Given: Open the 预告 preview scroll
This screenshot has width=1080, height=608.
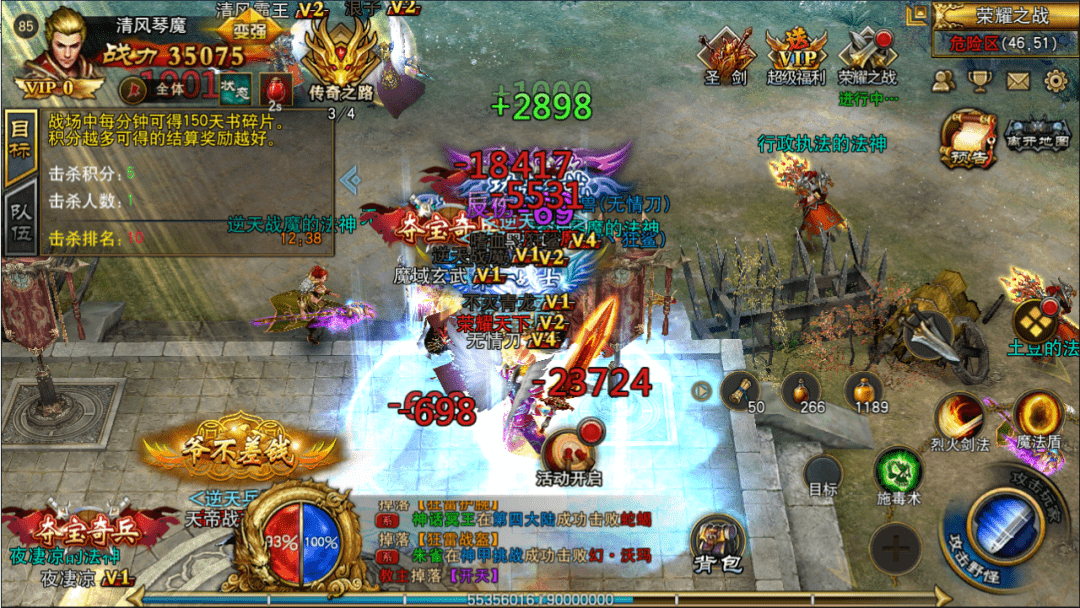Looking at the screenshot, I should [966, 138].
